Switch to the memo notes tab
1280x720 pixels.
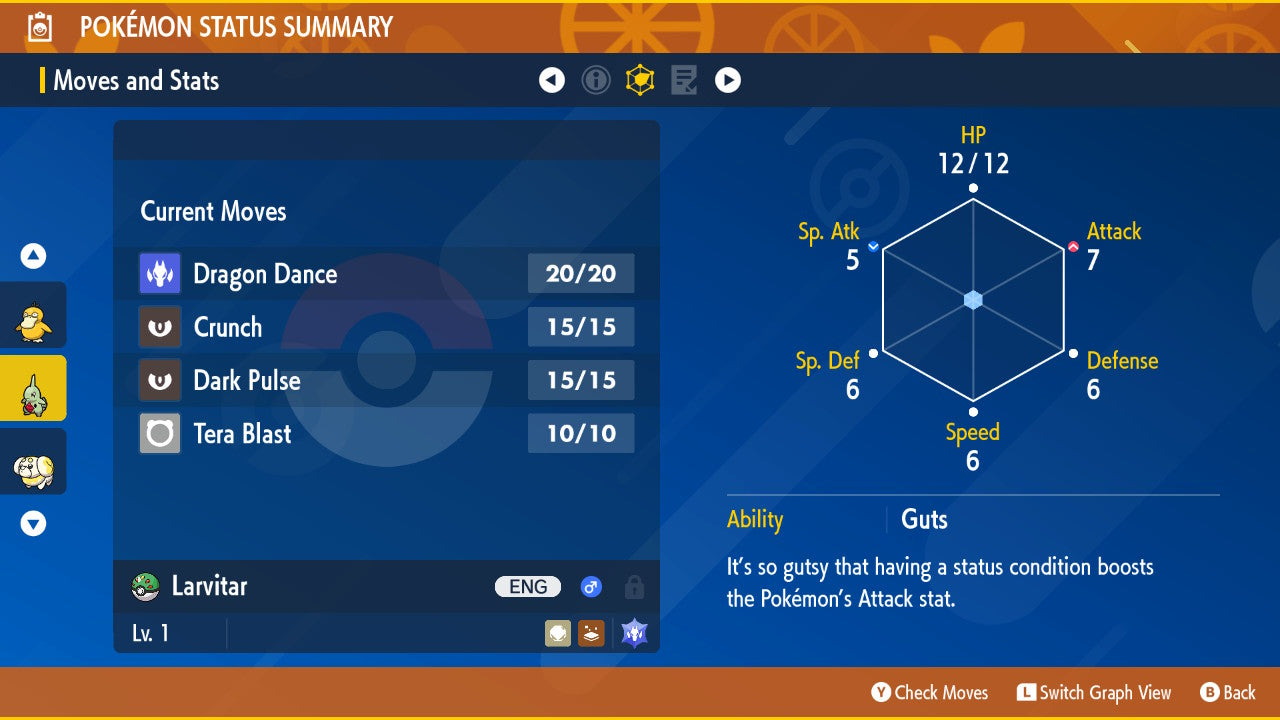pos(684,80)
